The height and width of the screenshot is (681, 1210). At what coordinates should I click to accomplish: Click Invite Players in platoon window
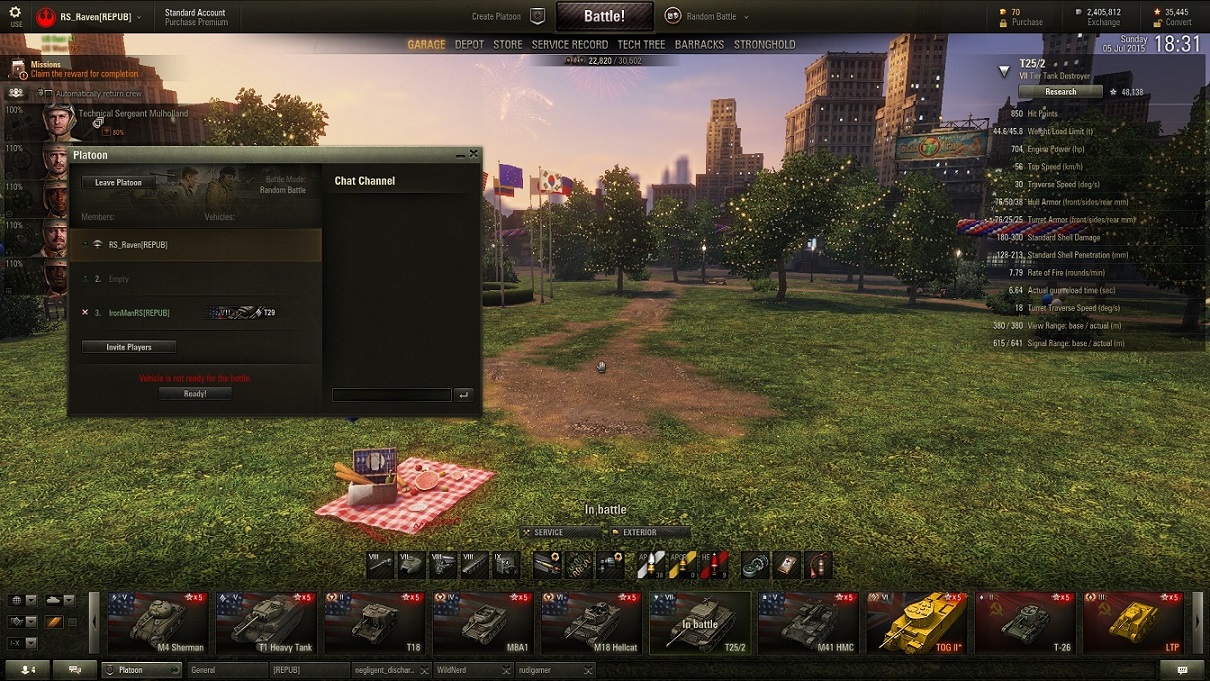(129, 347)
